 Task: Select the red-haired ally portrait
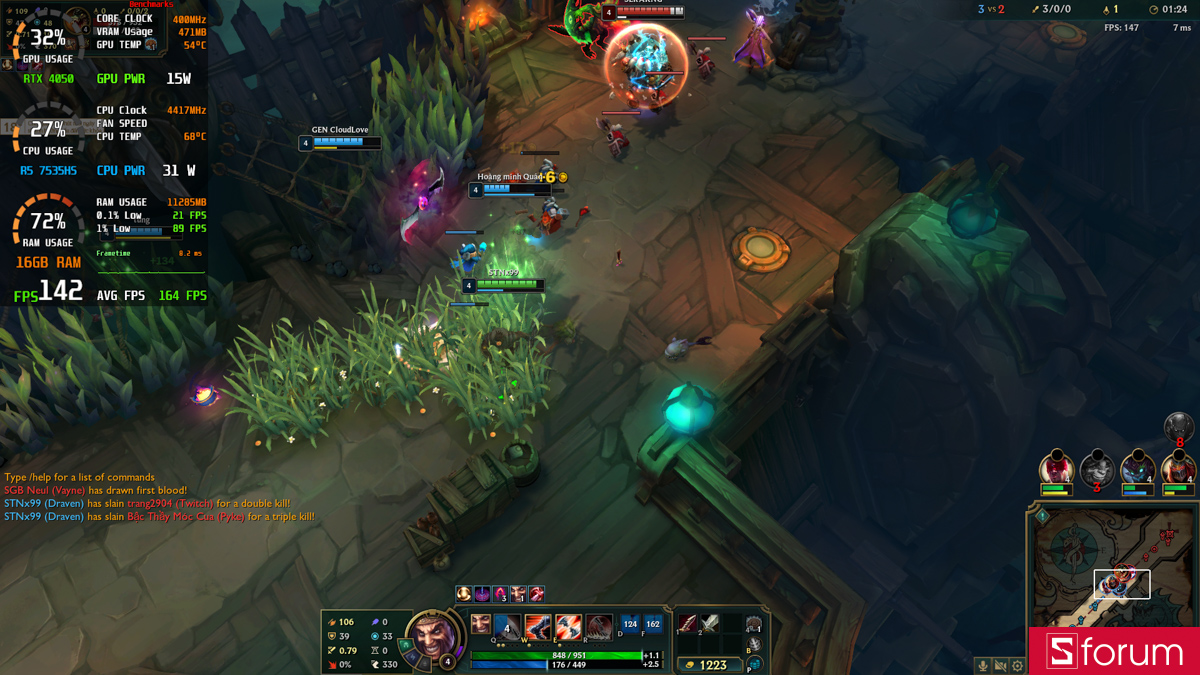[1056, 469]
